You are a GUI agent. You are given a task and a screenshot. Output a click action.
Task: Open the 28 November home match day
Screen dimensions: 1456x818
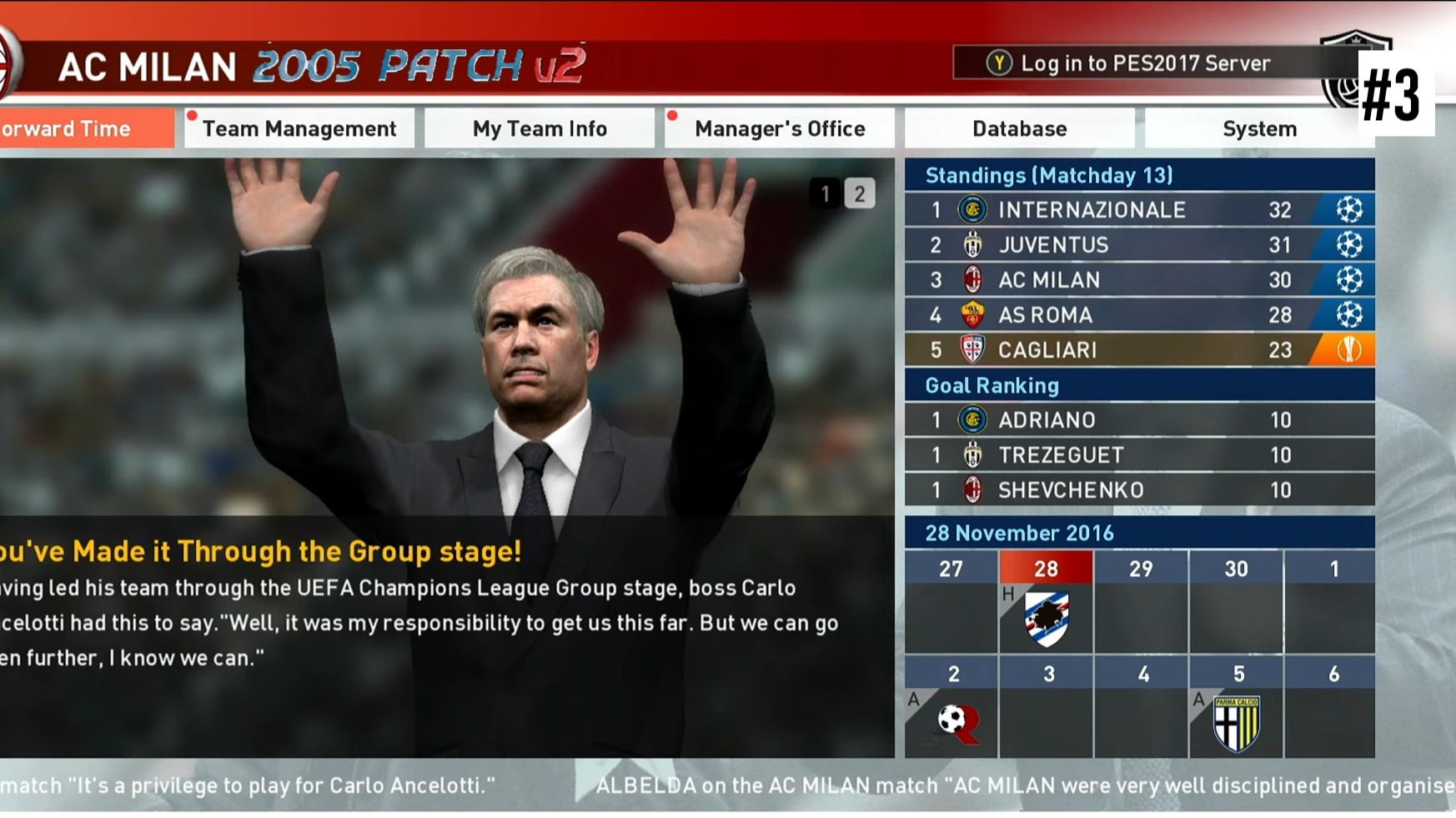[x=1046, y=617]
